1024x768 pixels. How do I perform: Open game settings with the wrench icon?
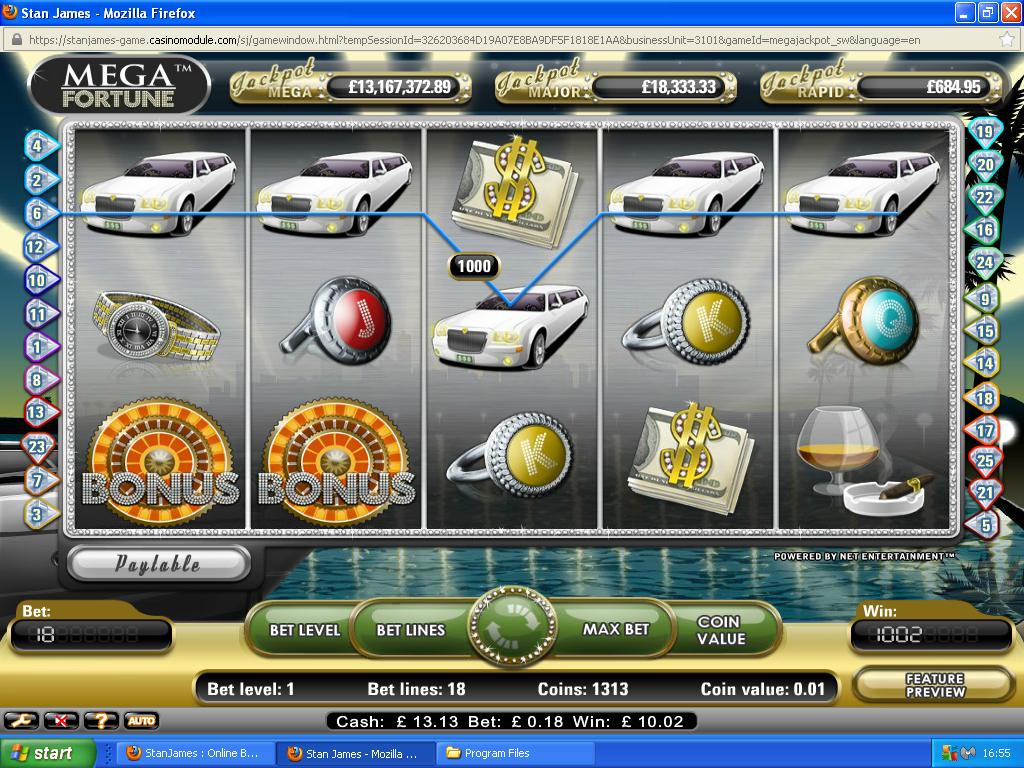(22, 720)
